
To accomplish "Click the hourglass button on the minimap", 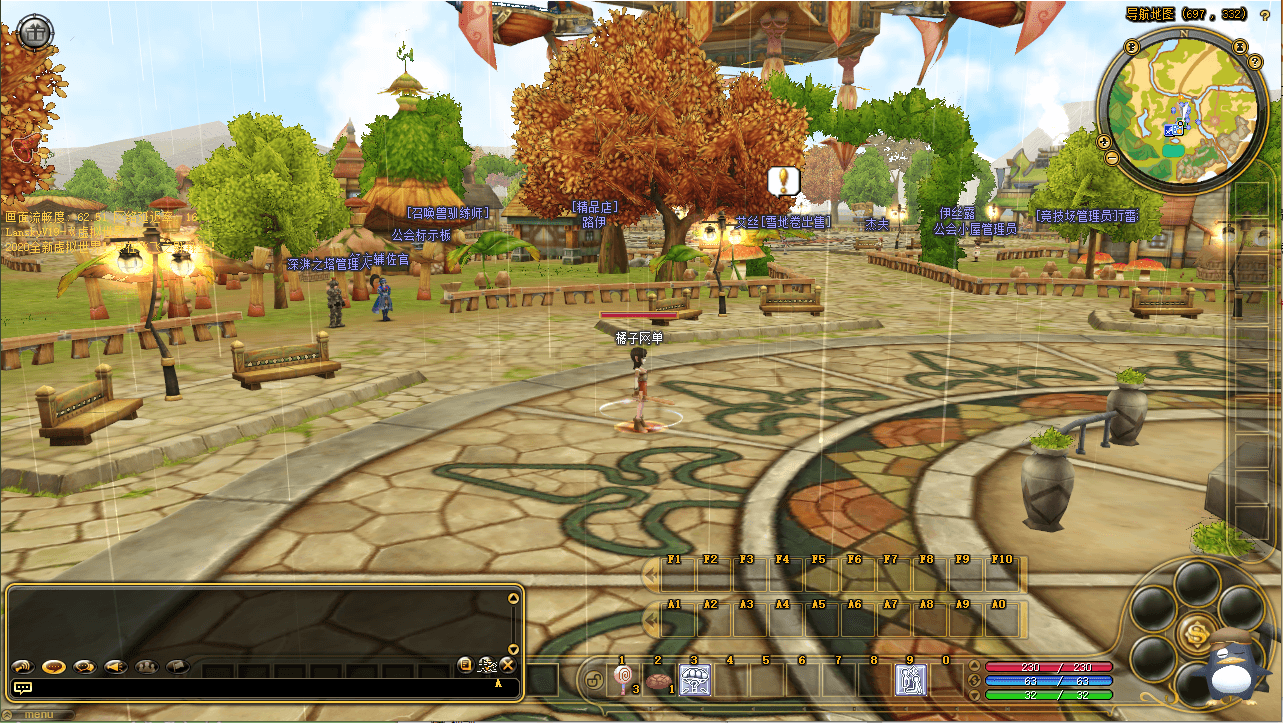I will coord(1240,46).
